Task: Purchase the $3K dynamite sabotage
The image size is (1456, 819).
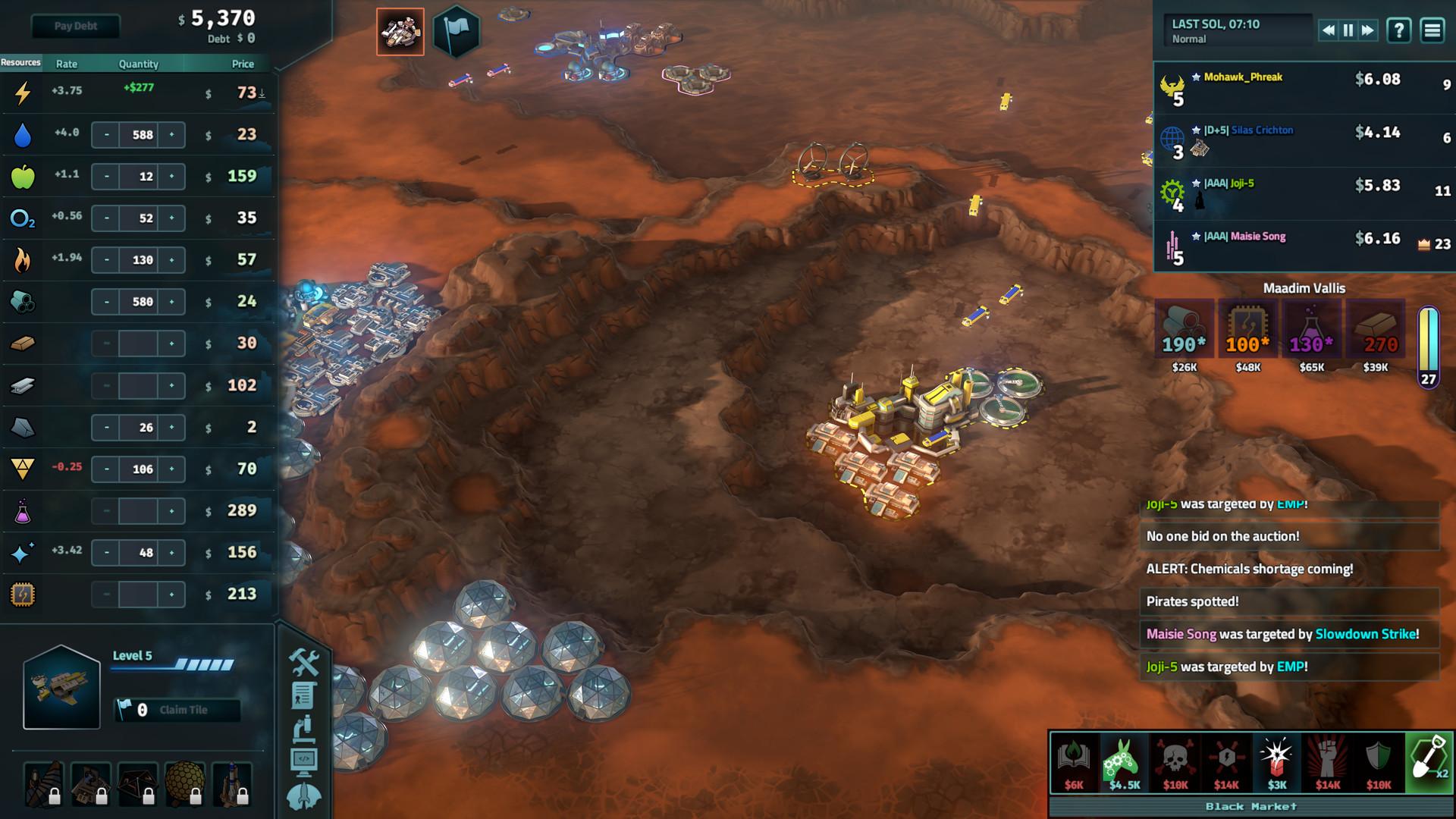Action: click(1277, 757)
